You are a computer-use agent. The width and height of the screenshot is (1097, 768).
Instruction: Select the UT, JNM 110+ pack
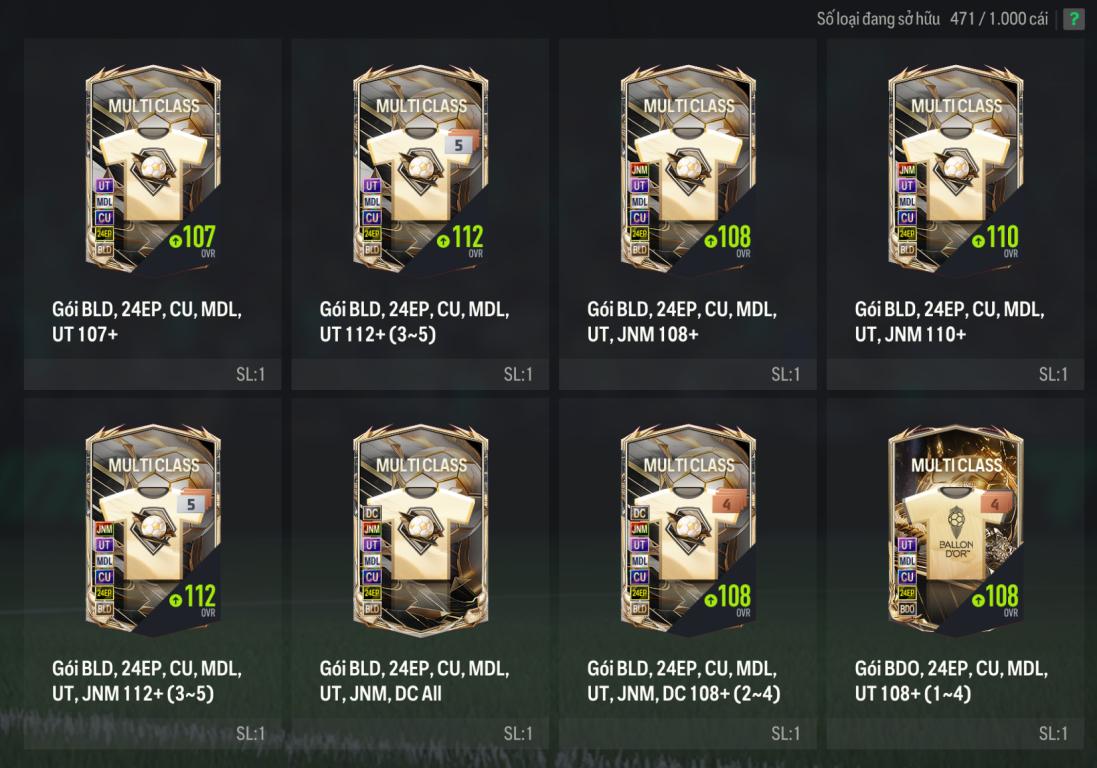955,170
